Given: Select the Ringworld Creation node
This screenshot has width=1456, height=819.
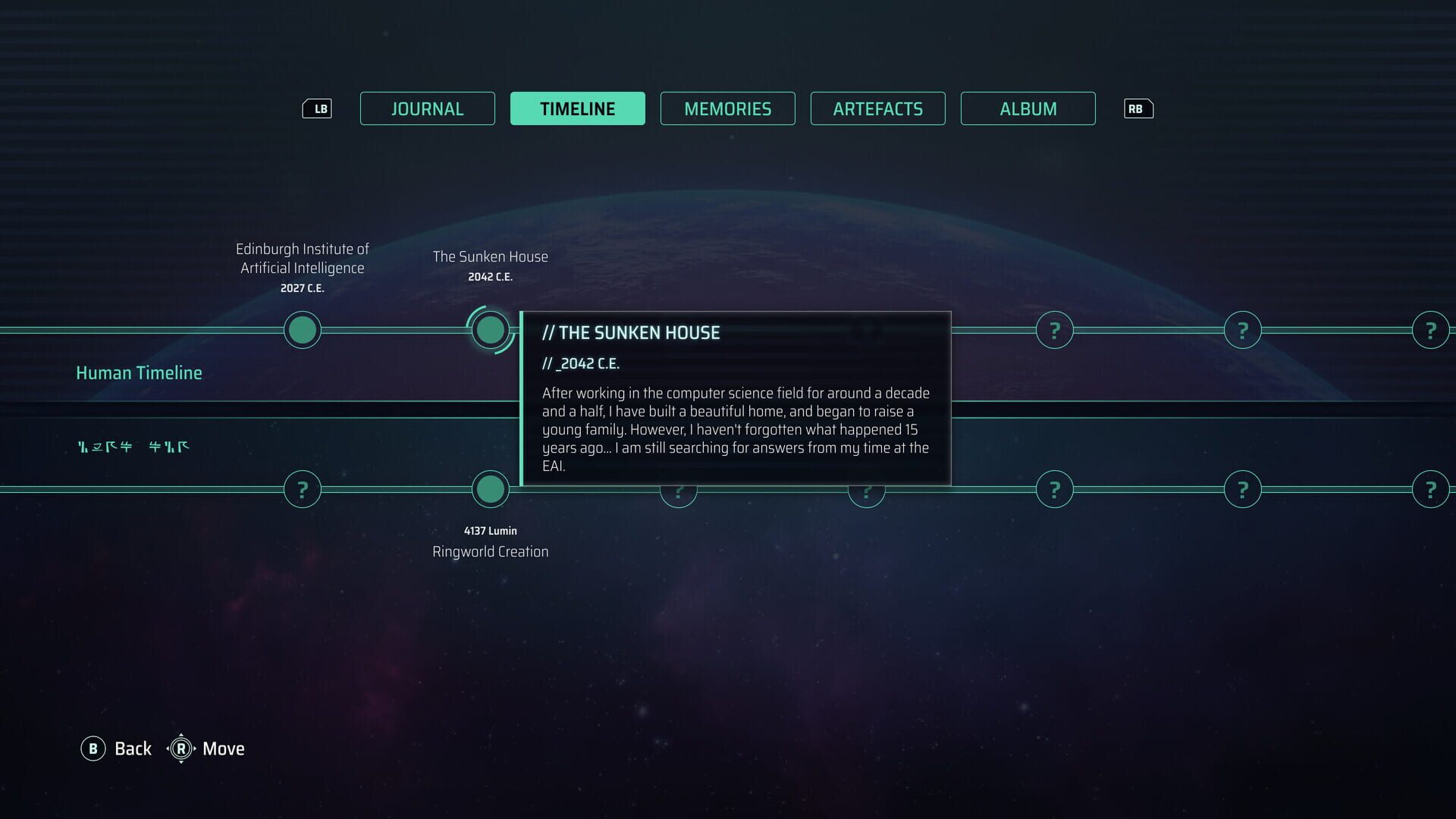Looking at the screenshot, I should point(490,489).
